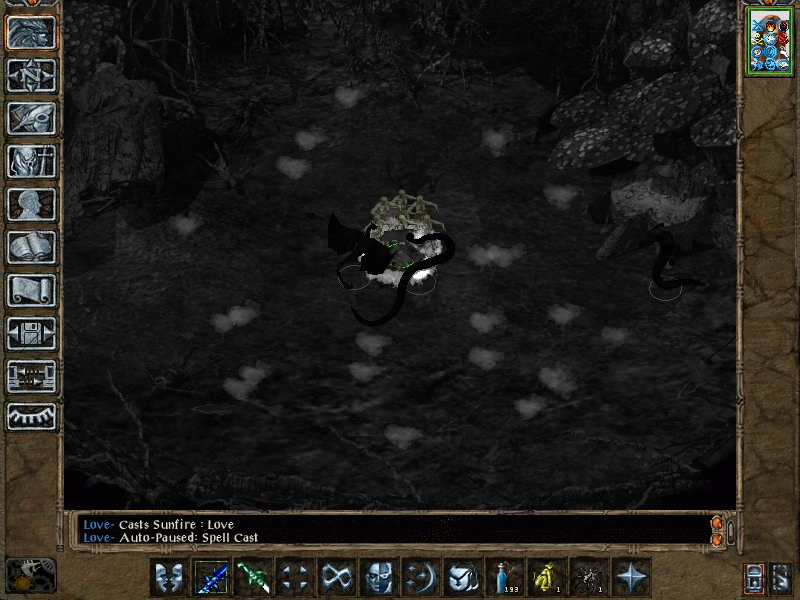The height and width of the screenshot is (600, 800).
Task: Open the area map from sidebar
Action: (31, 75)
